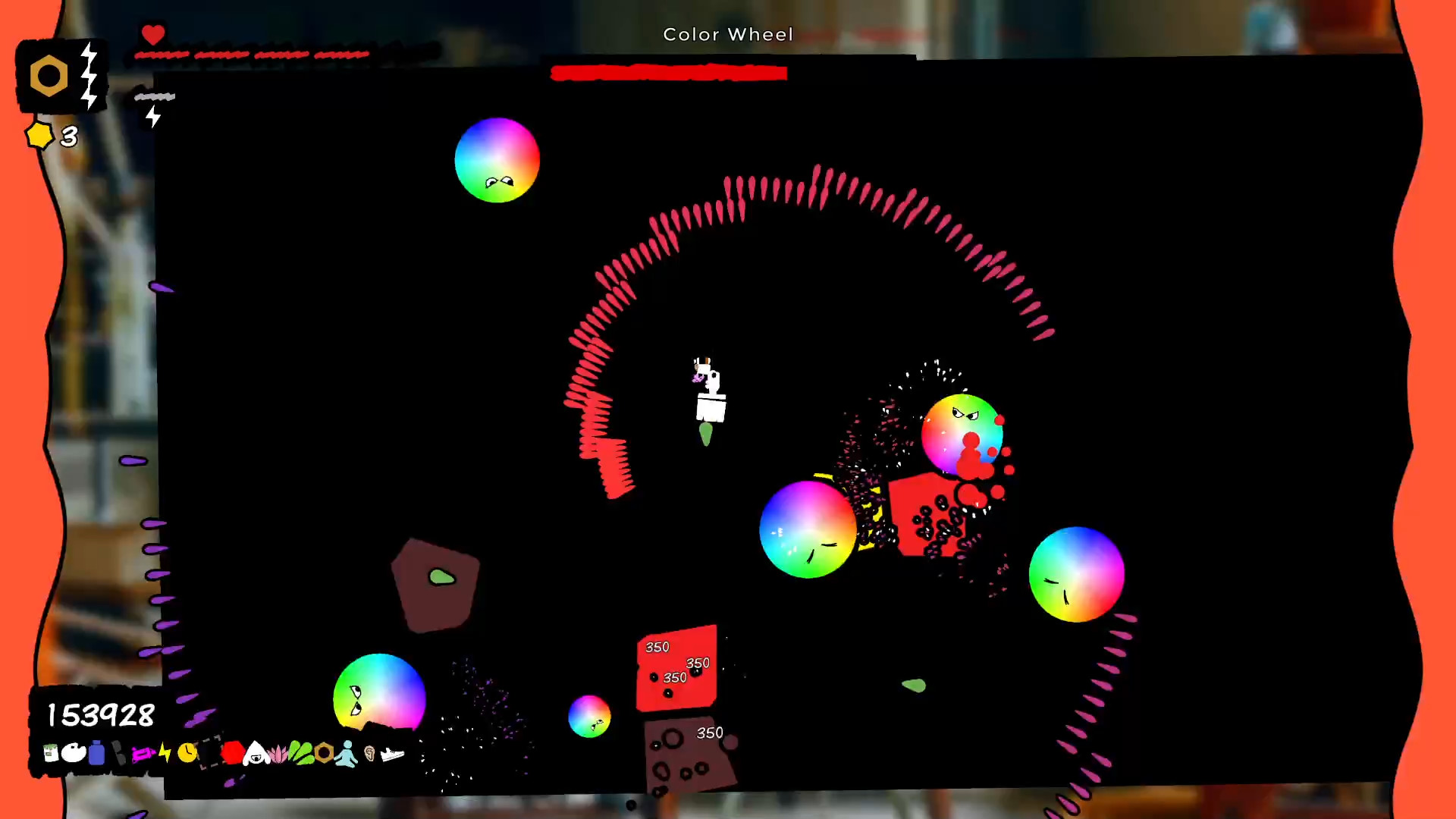Viewport: 1456px width, 819px height.
Task: Click the white sneaker item icon
Action: [392, 752]
